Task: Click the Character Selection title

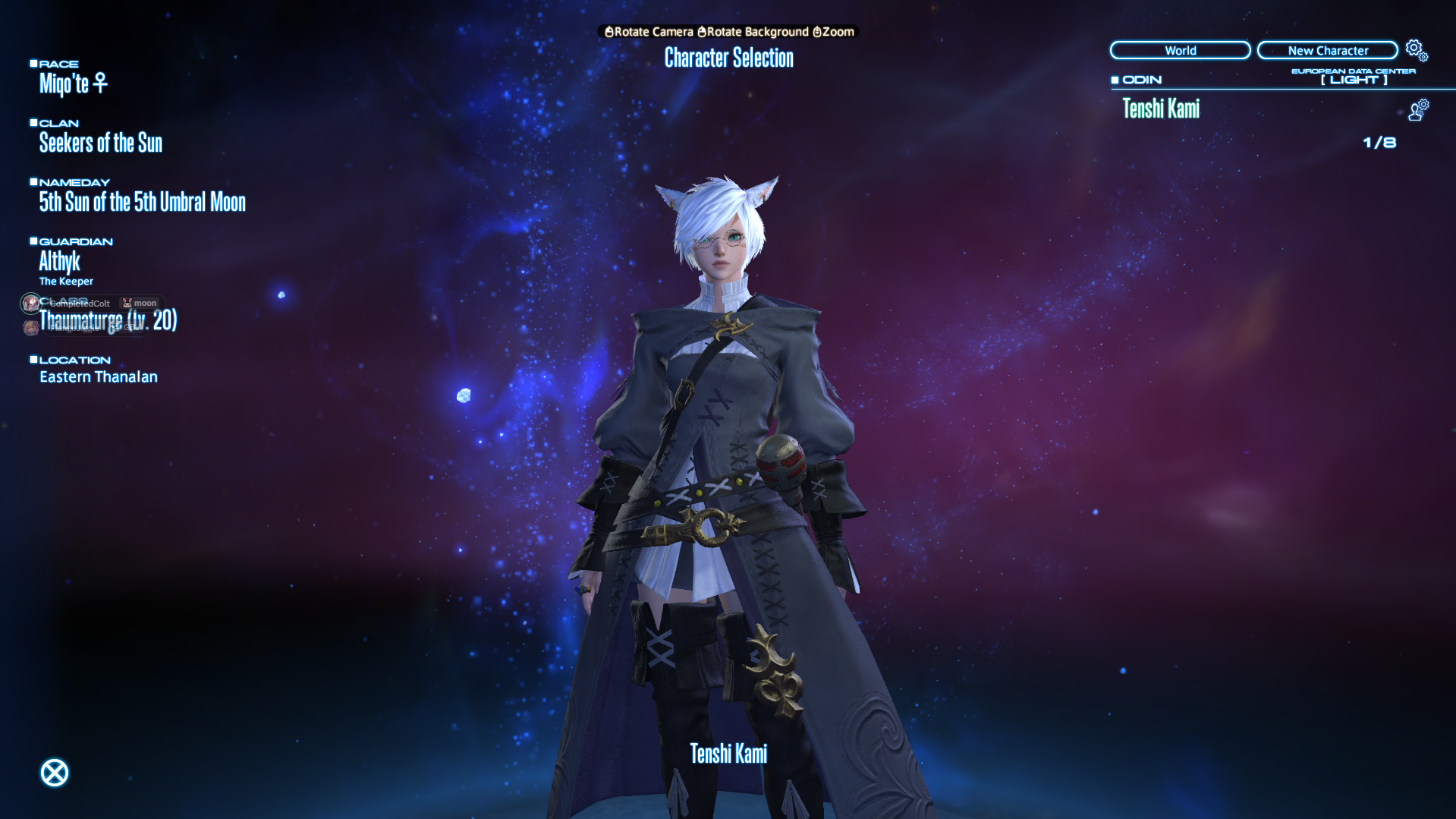Action: (728, 58)
